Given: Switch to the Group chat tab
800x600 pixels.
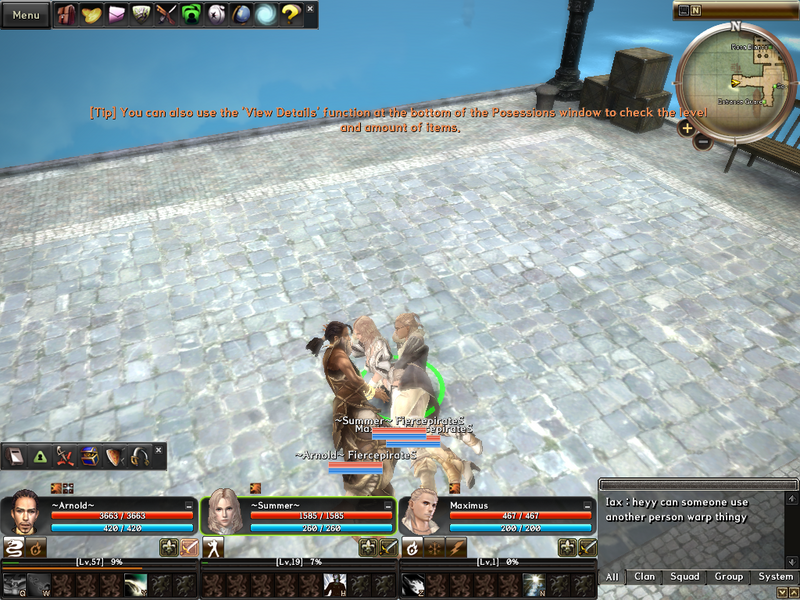Looking at the screenshot, I should tap(729, 577).
